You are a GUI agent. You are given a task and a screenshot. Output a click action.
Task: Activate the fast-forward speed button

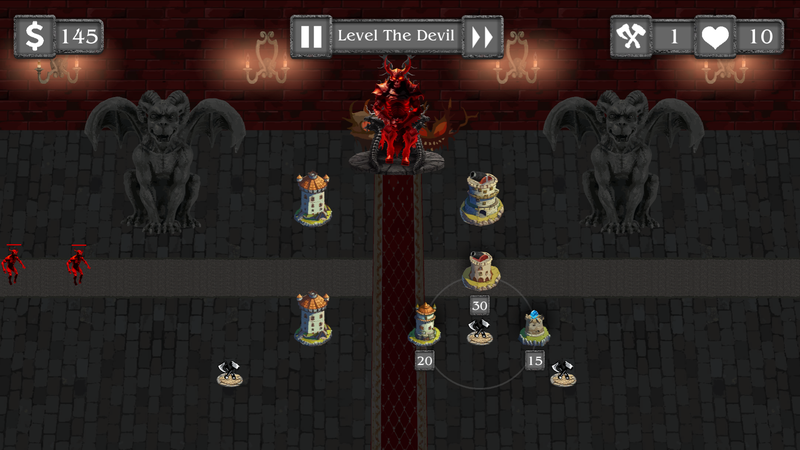pos(482,37)
